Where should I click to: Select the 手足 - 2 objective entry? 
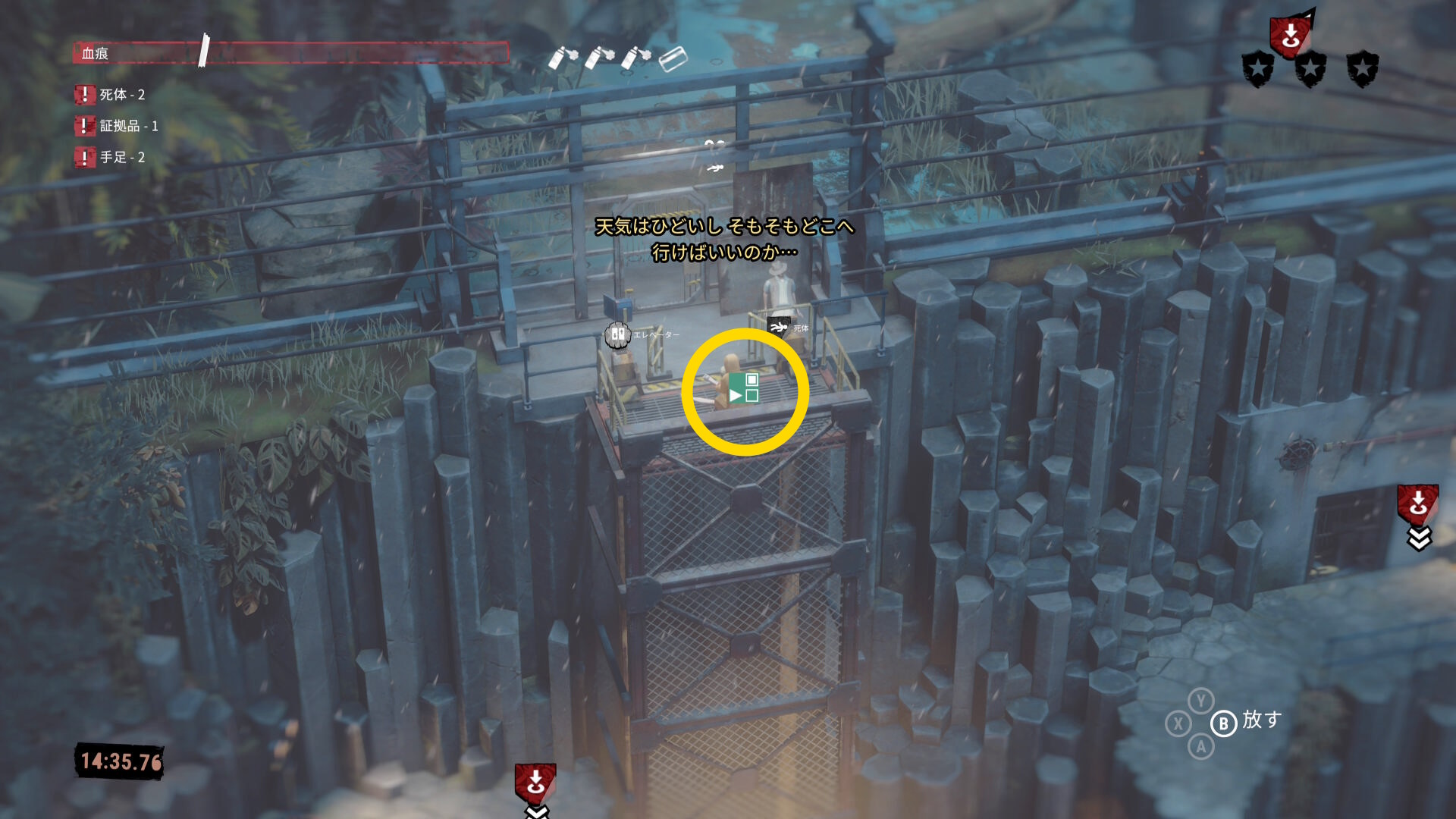[x=111, y=157]
